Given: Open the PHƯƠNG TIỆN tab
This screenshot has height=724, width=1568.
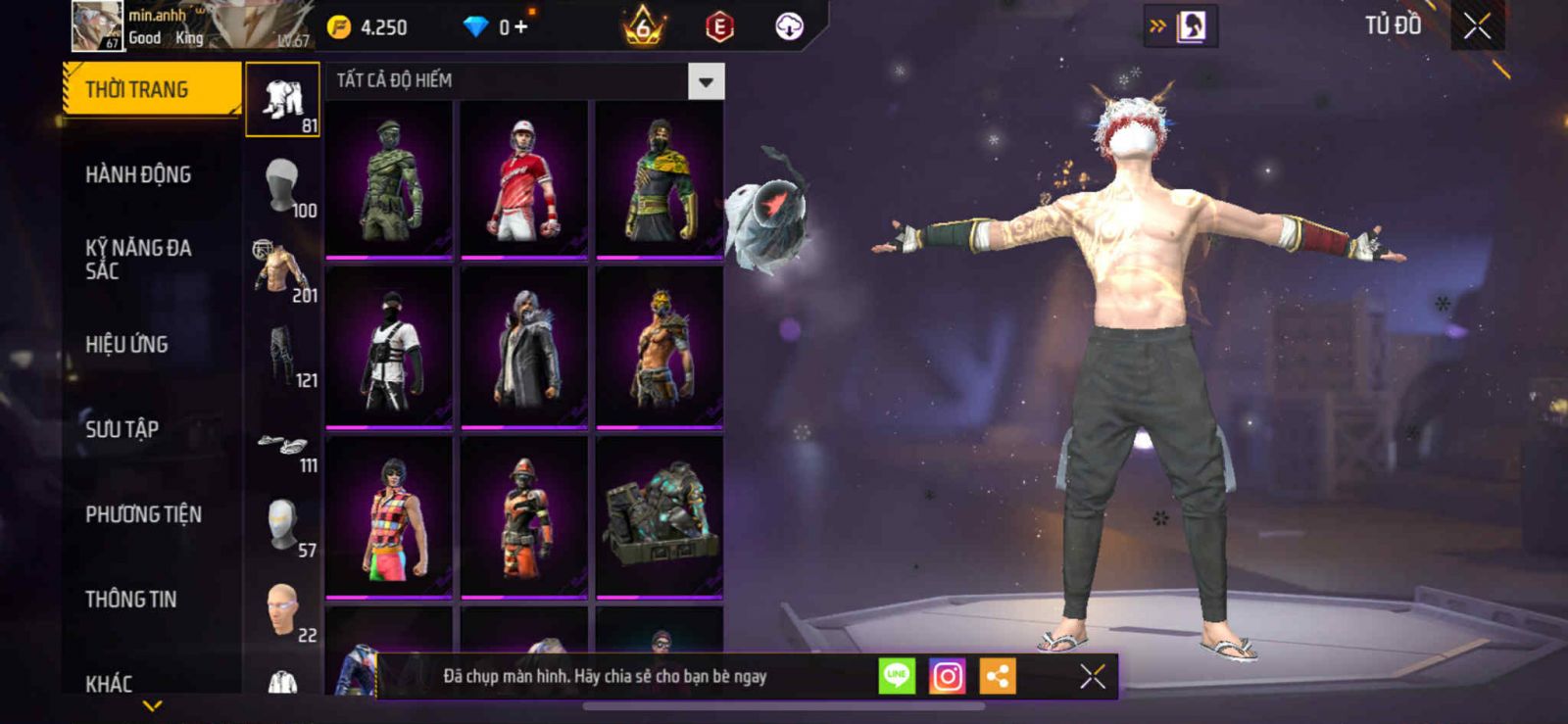Looking at the screenshot, I should coord(143,514).
